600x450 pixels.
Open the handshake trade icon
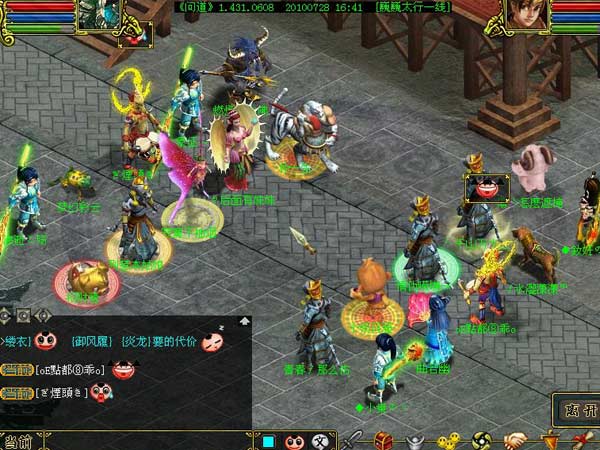coord(515,440)
